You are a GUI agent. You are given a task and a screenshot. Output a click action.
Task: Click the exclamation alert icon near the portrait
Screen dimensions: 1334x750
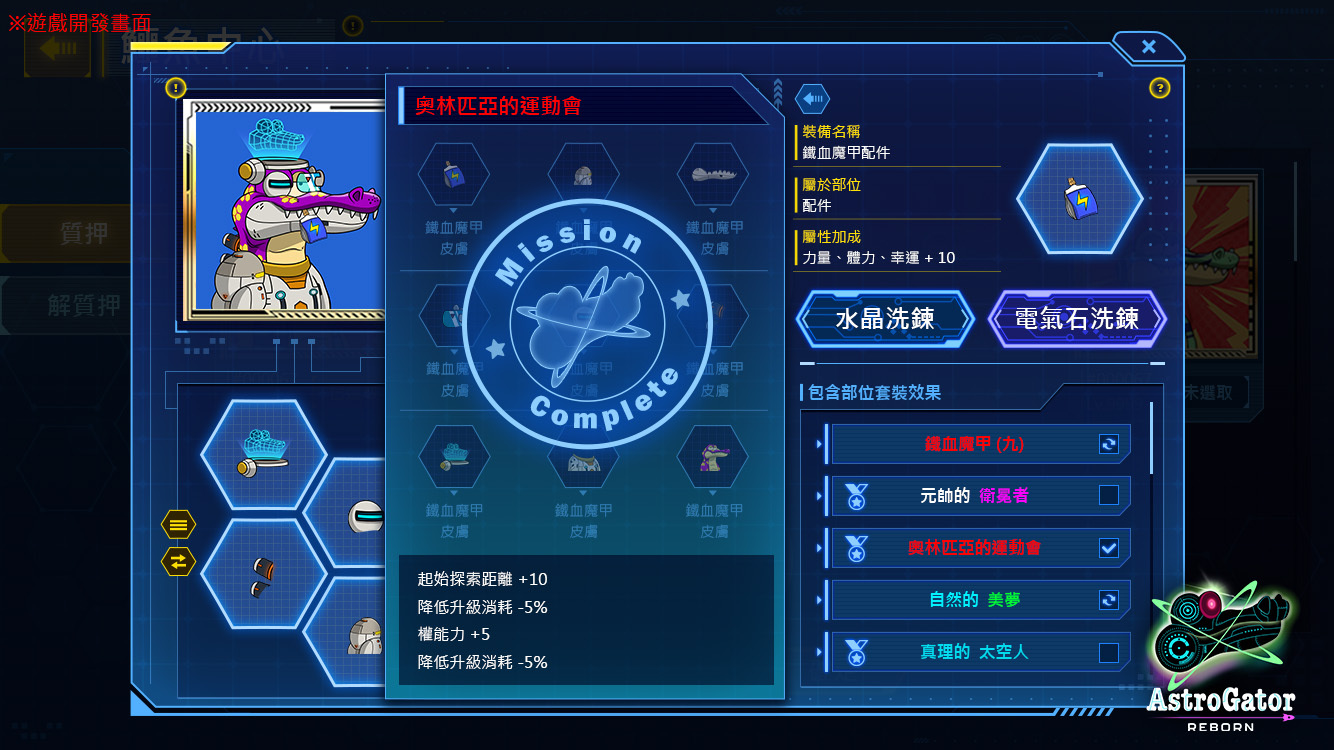click(x=177, y=87)
